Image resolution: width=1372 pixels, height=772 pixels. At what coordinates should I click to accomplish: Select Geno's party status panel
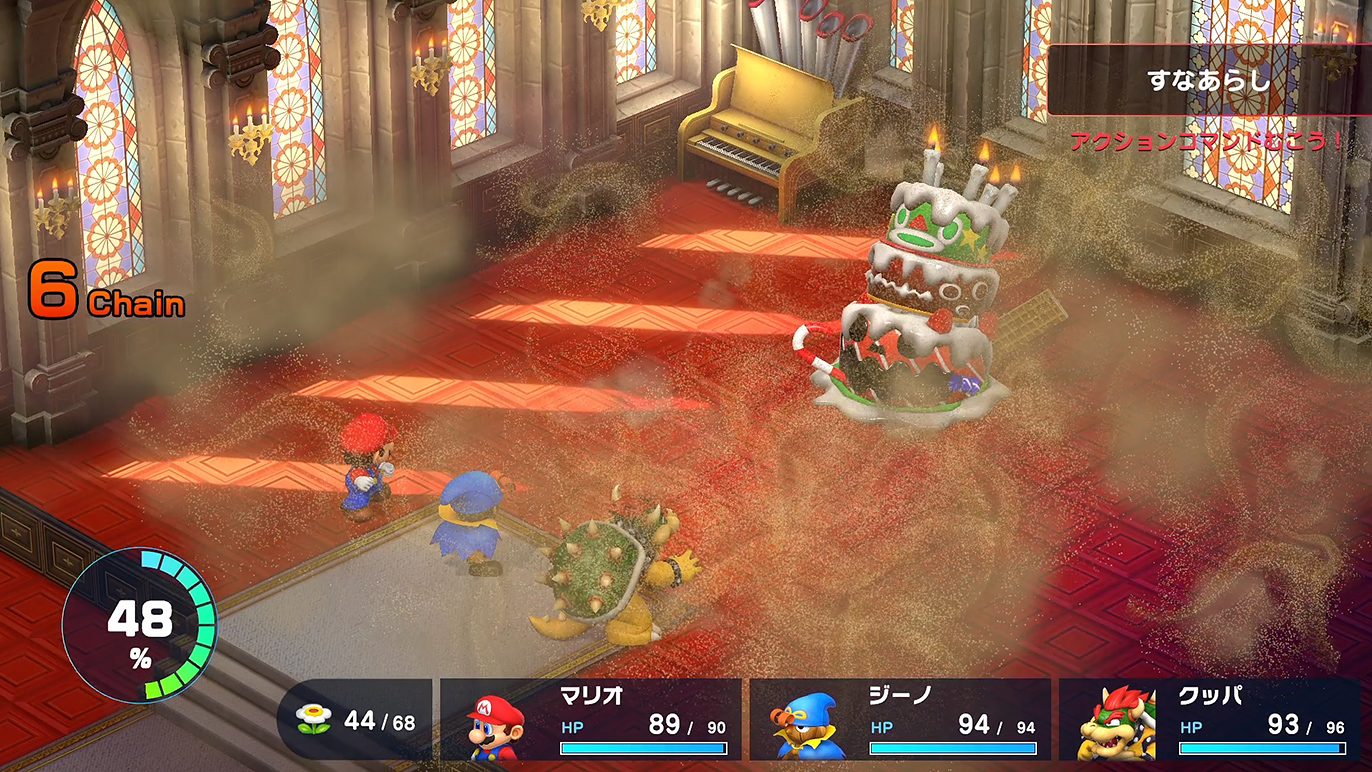[x=900, y=720]
